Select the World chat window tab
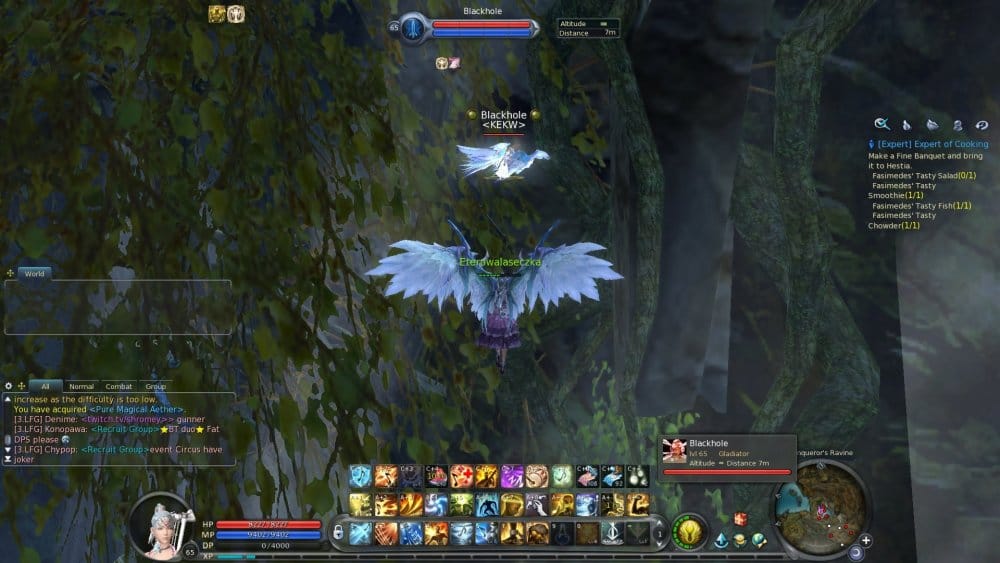 click(34, 273)
